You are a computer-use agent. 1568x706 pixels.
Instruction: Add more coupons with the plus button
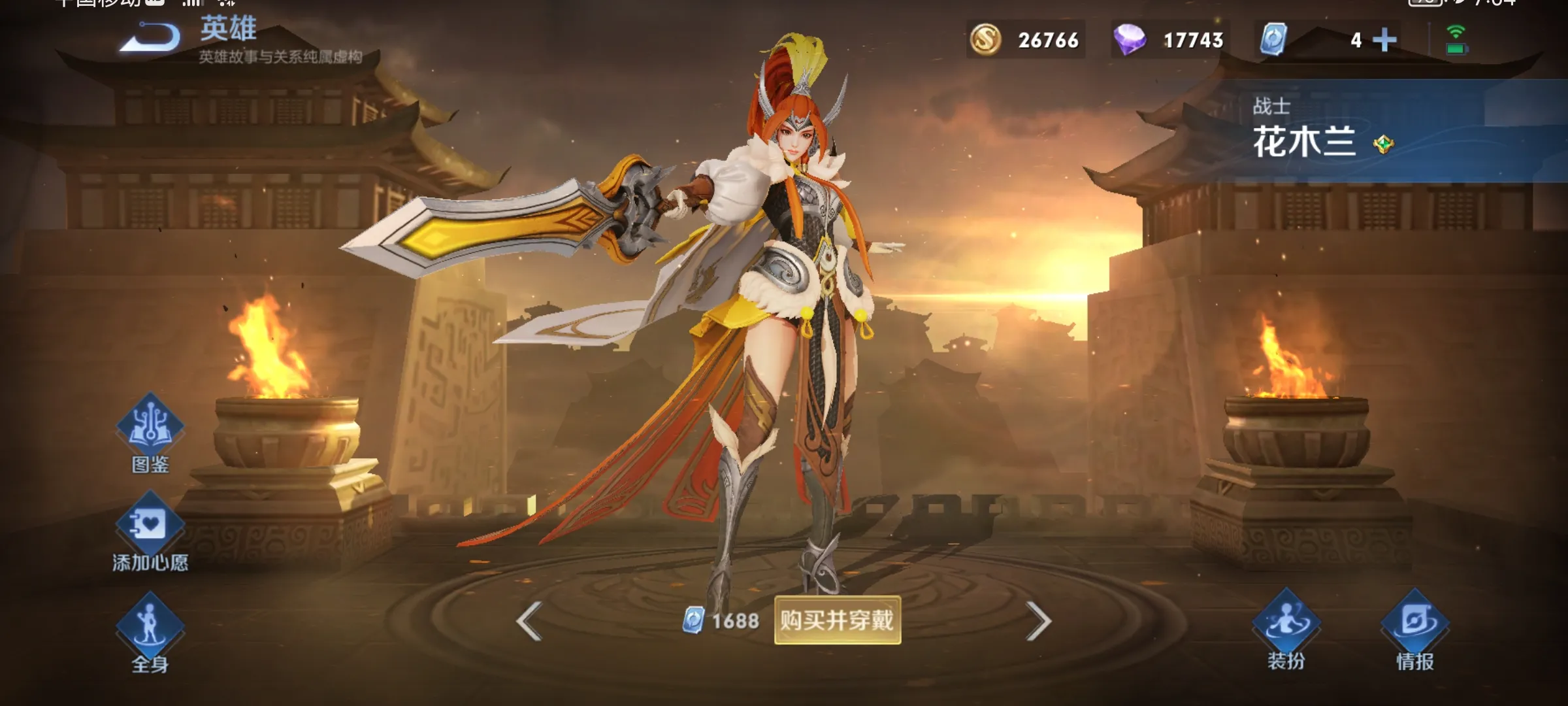pos(1384,40)
